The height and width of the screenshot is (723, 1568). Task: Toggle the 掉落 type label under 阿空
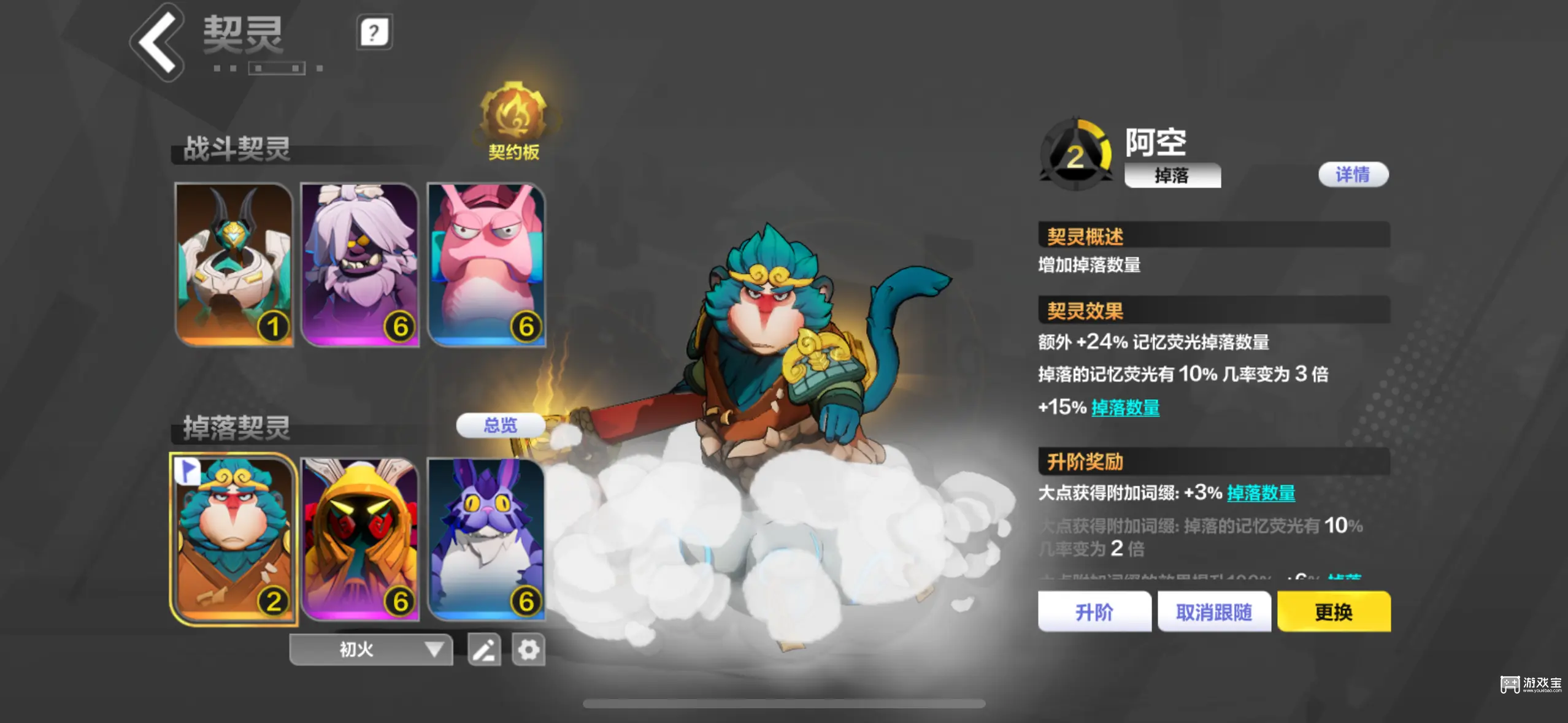[1172, 176]
